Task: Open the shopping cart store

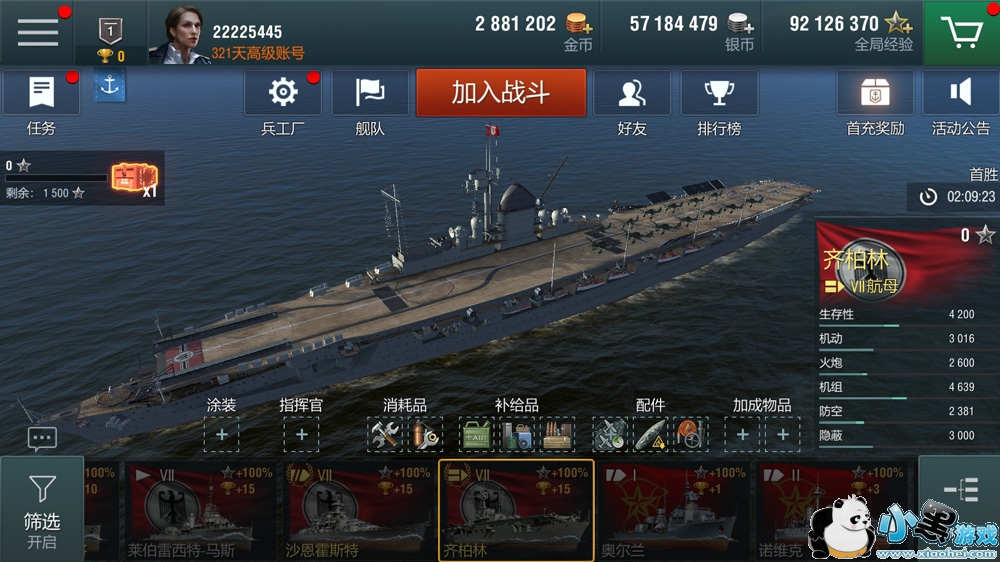Action: (960, 33)
